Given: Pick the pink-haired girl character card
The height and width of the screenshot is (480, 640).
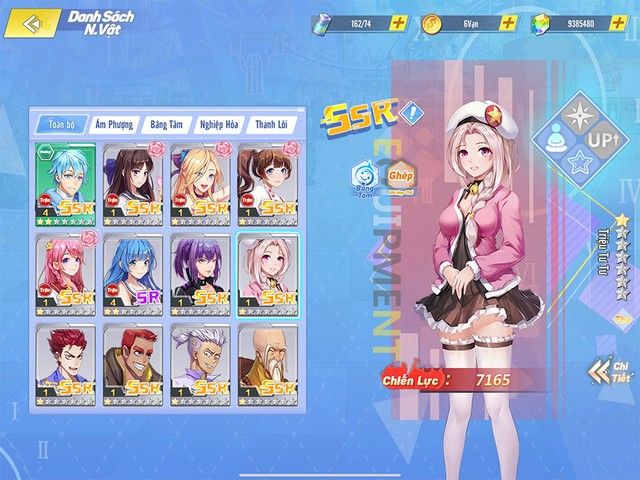Looking at the screenshot, I should coord(66,272).
